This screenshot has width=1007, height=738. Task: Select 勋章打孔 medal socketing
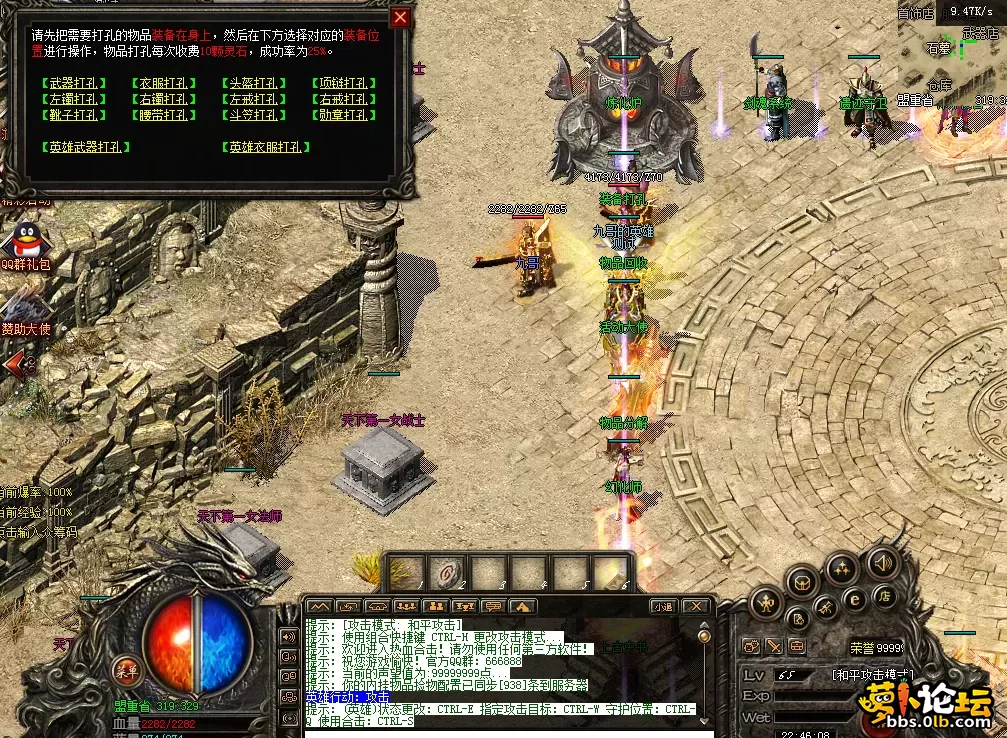tap(342, 116)
